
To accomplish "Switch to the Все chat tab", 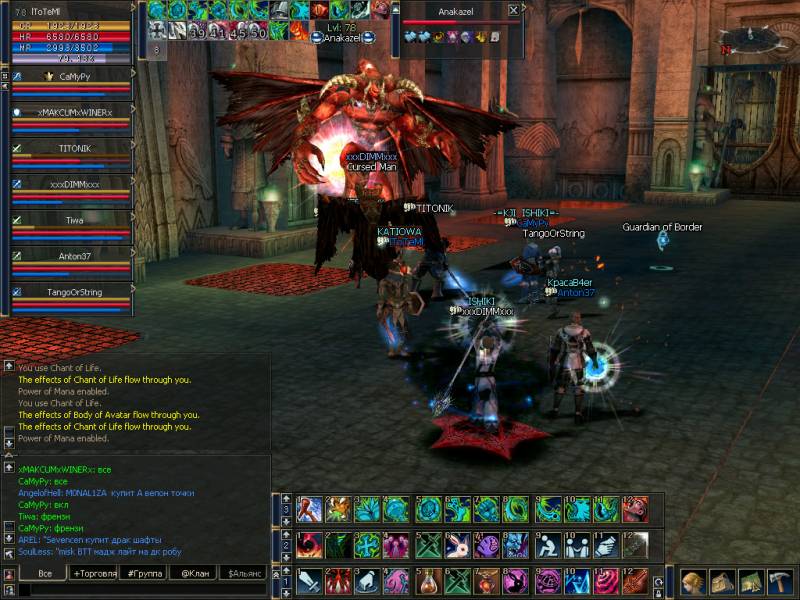I will 44,573.
